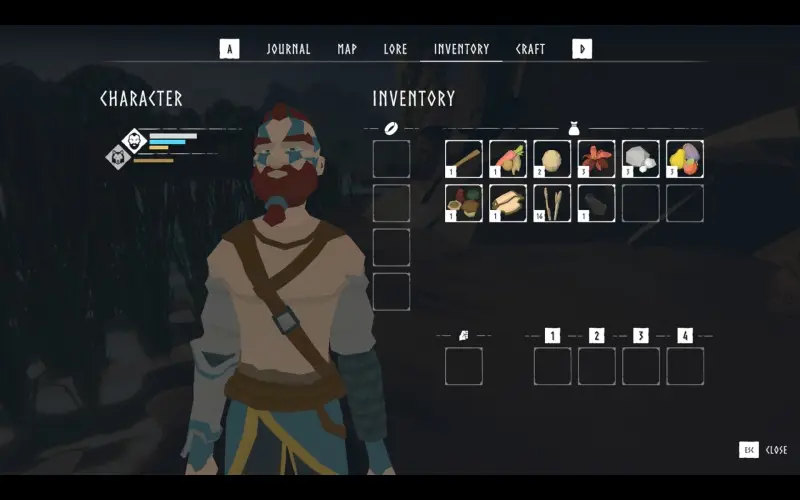Select the bread loaves item slot

pos(508,203)
